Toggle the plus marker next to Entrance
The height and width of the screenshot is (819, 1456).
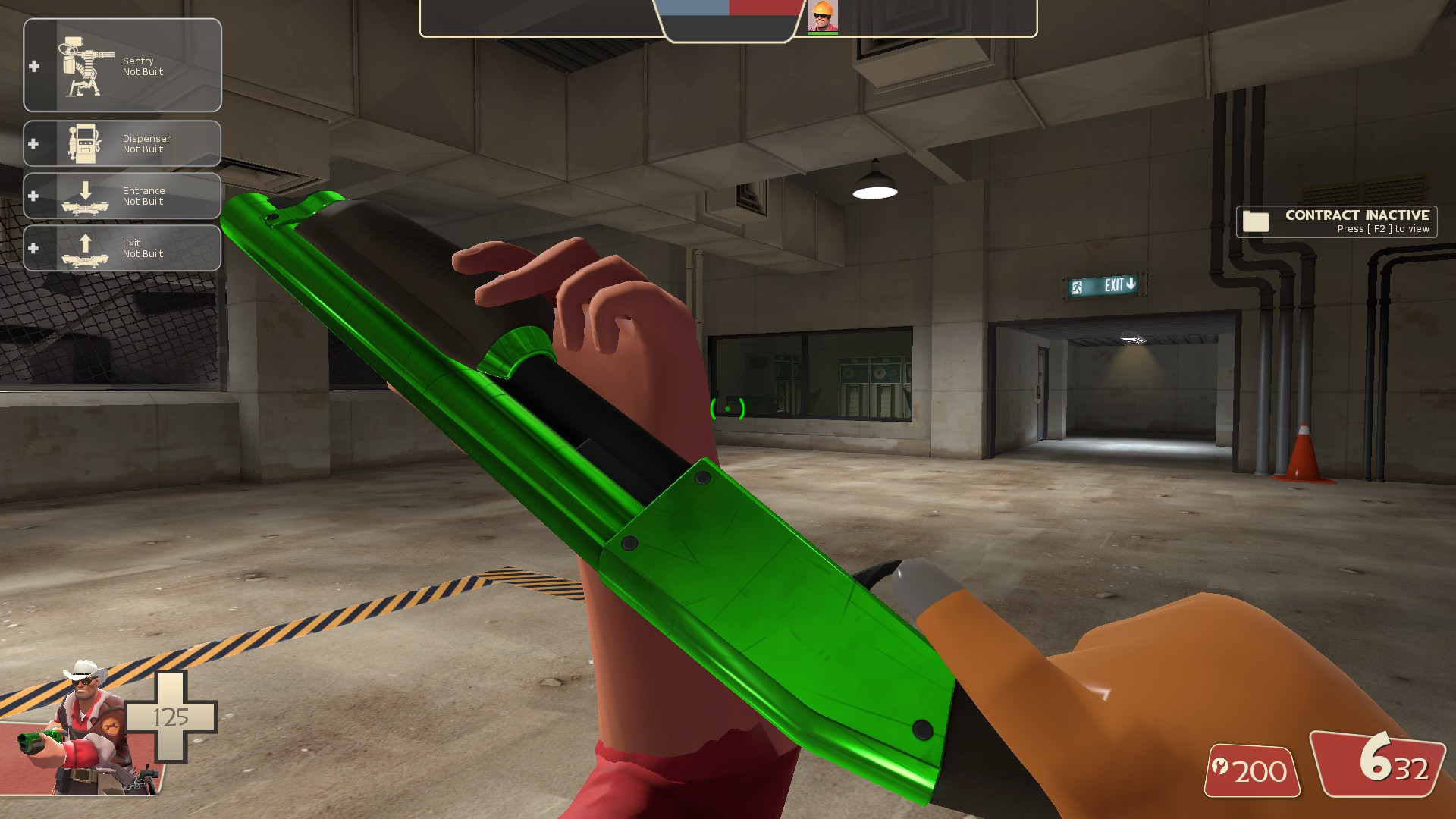tap(33, 196)
